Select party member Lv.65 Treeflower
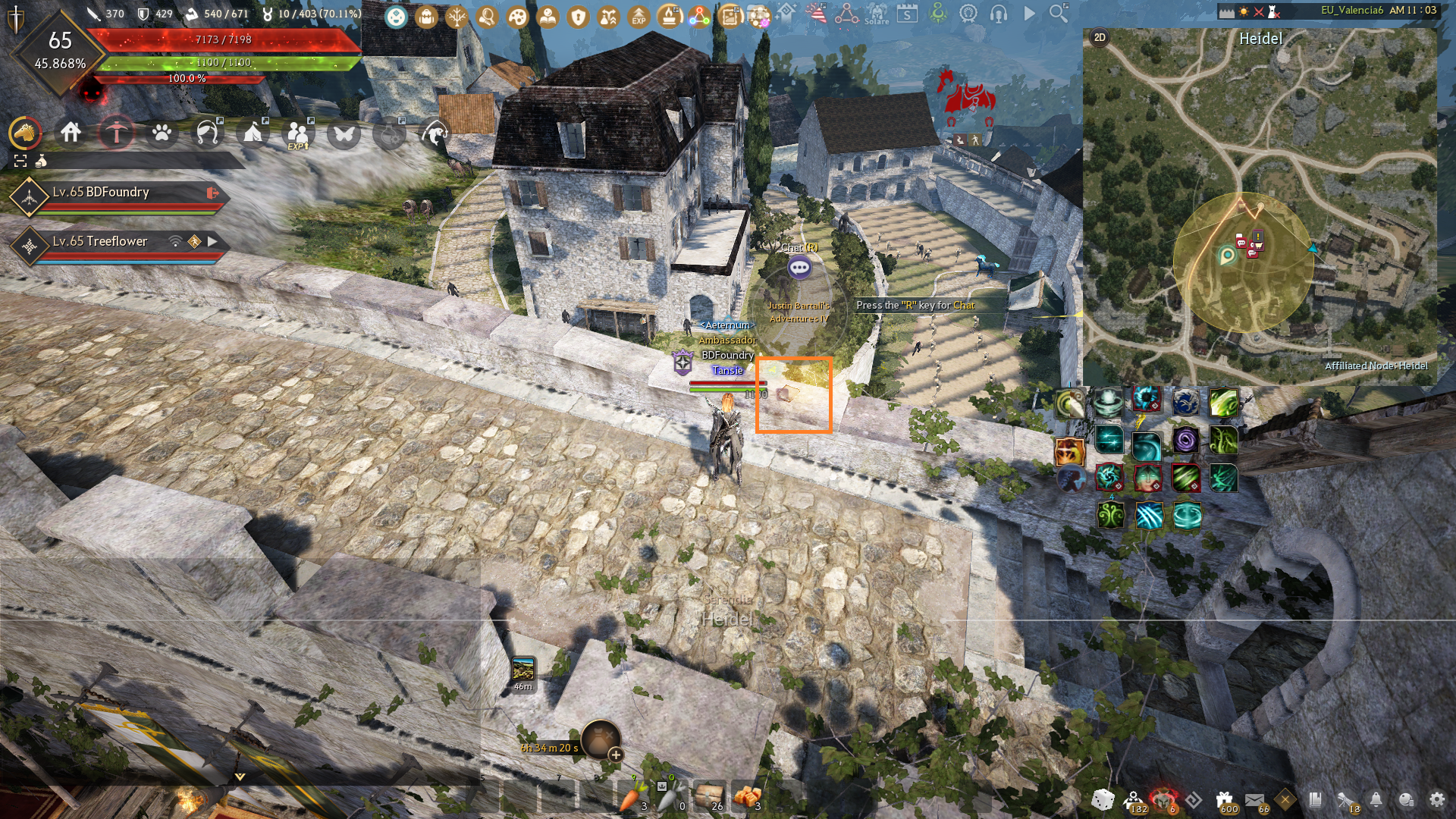1456x819 pixels. [100, 241]
